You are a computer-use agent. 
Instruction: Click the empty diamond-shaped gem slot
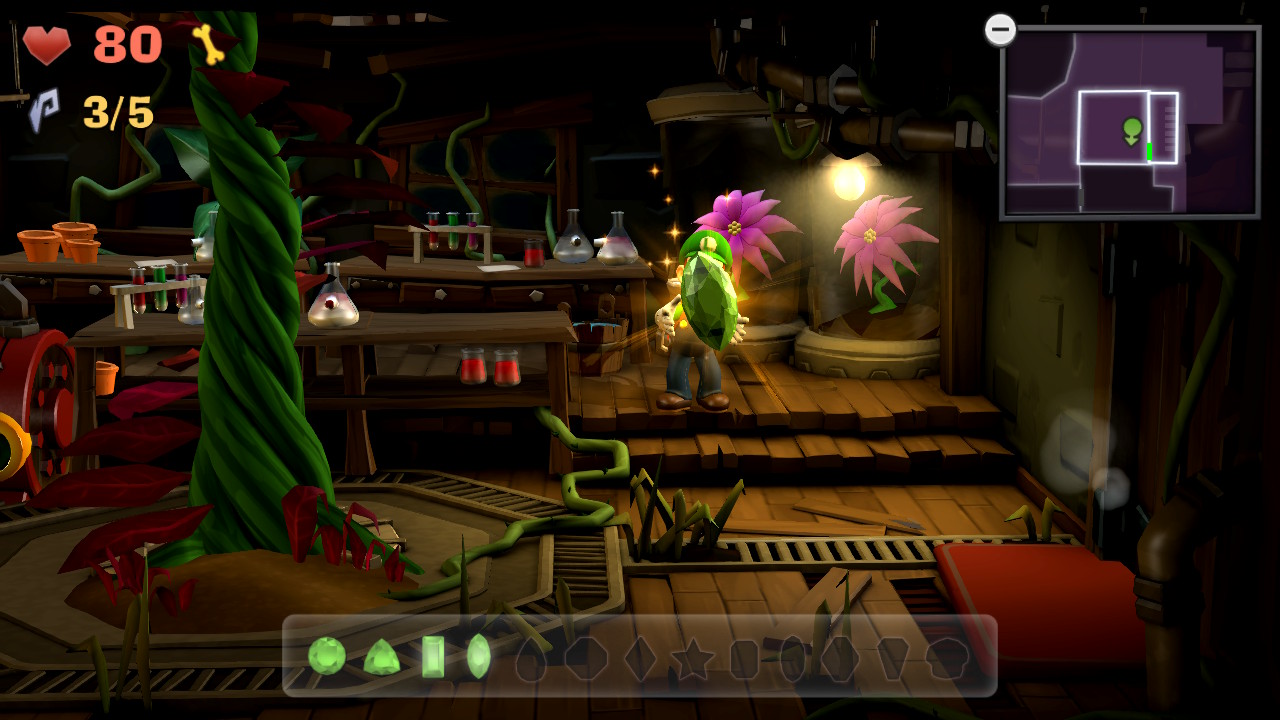(640, 659)
